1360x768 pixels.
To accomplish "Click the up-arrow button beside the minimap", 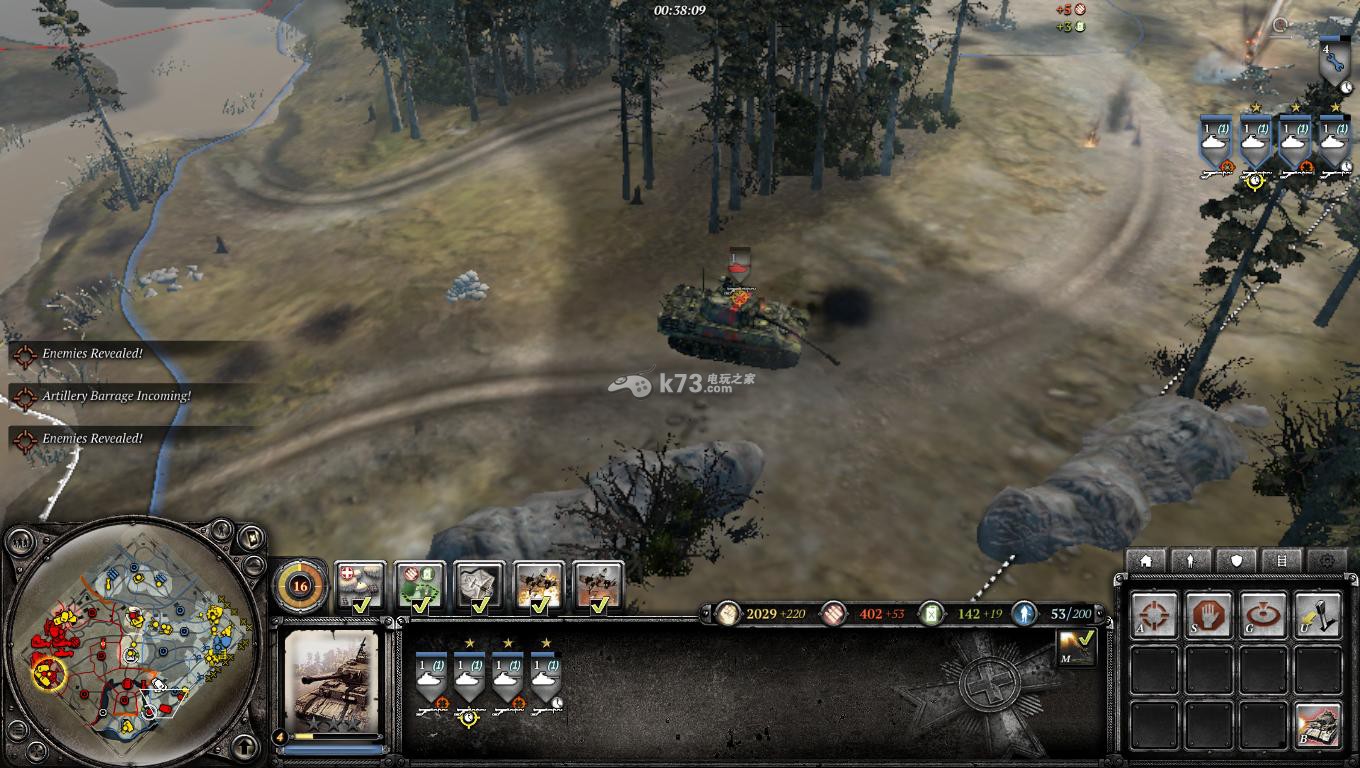I will click(x=245, y=745).
